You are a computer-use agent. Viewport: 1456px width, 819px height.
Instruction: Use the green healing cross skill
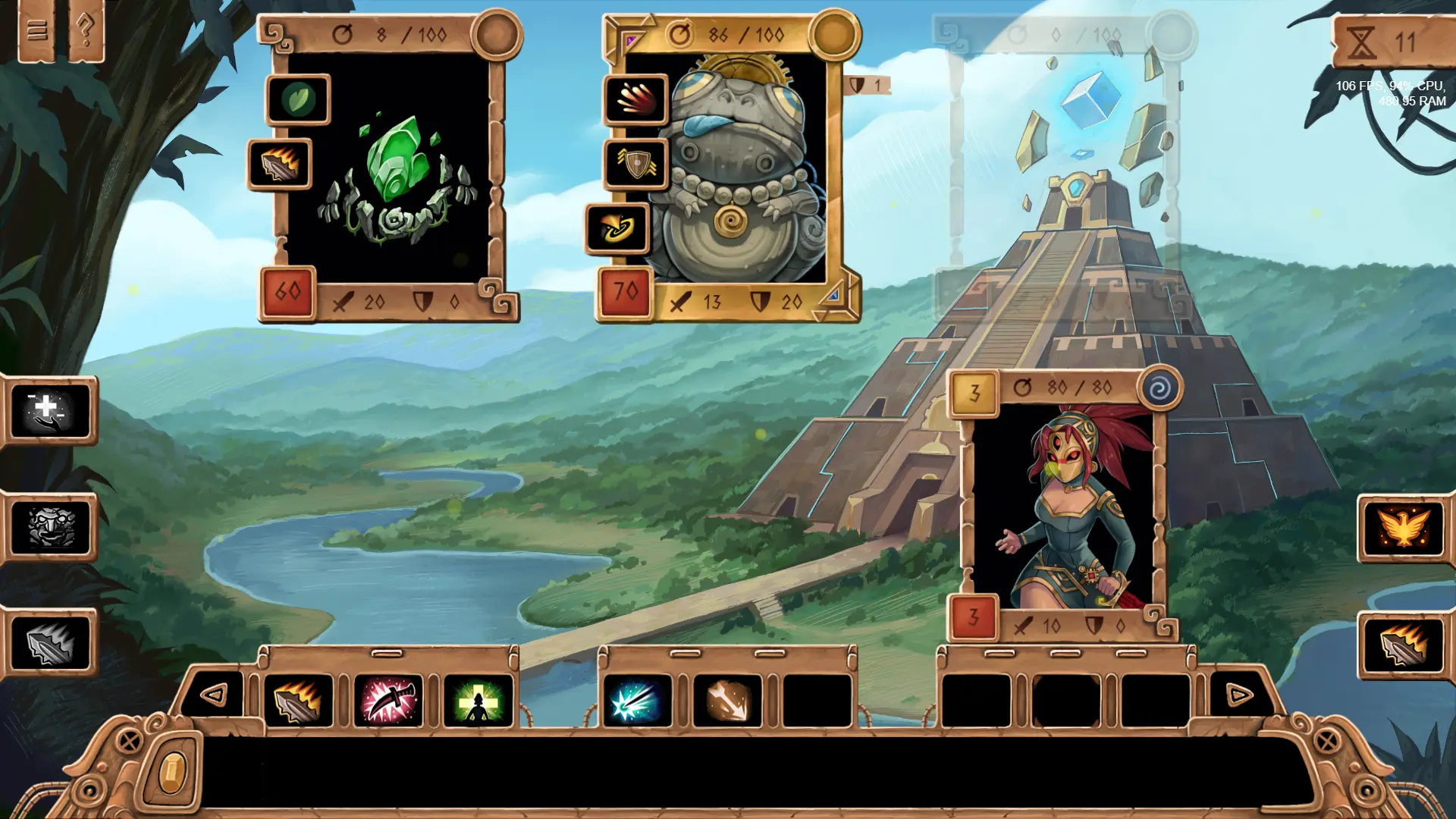pyautogui.click(x=478, y=701)
